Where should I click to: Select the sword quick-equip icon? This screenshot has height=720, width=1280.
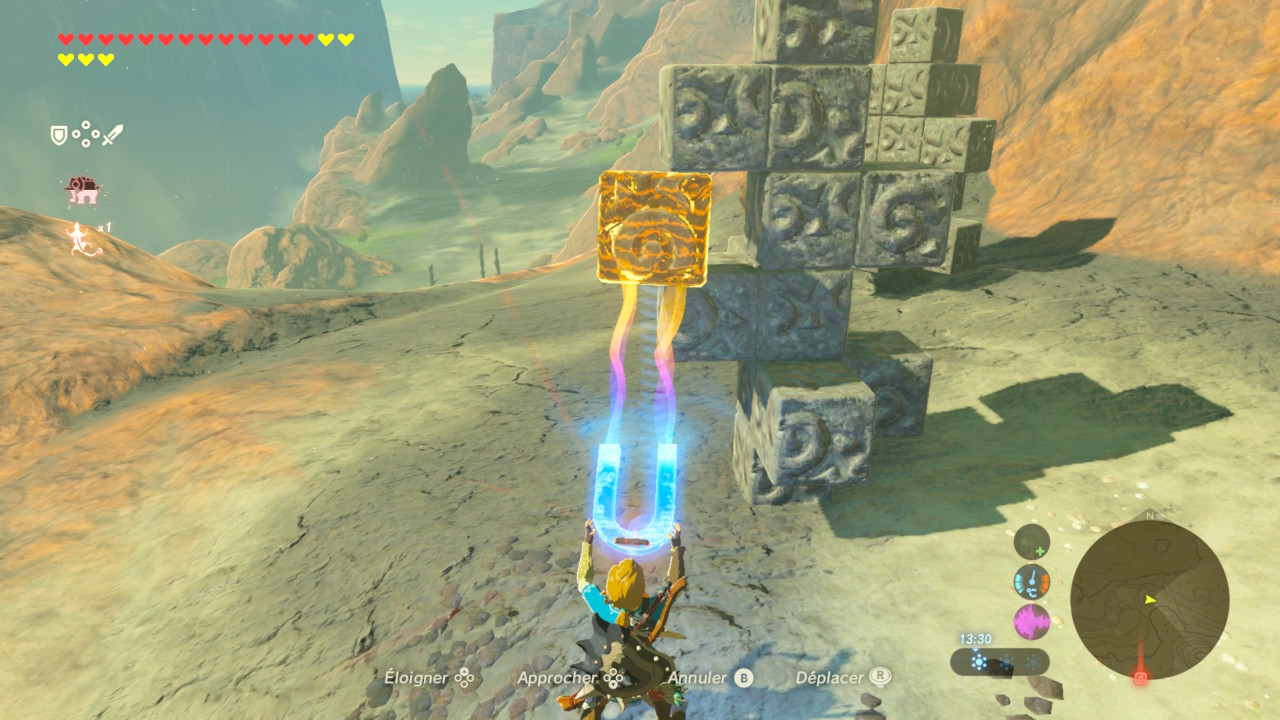click(112, 134)
